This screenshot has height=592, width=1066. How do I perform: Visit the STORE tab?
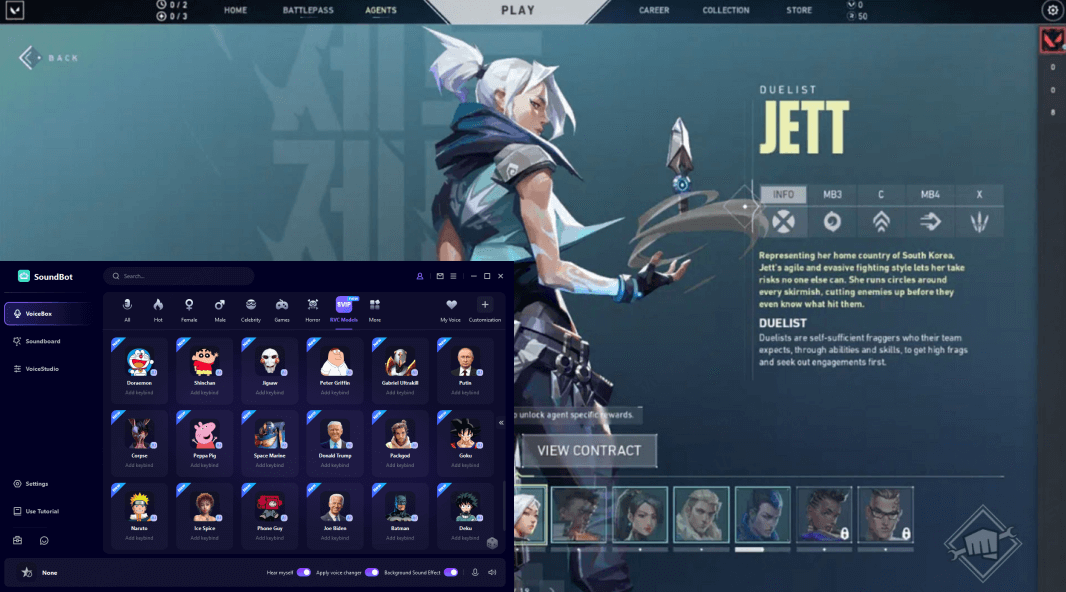point(799,10)
